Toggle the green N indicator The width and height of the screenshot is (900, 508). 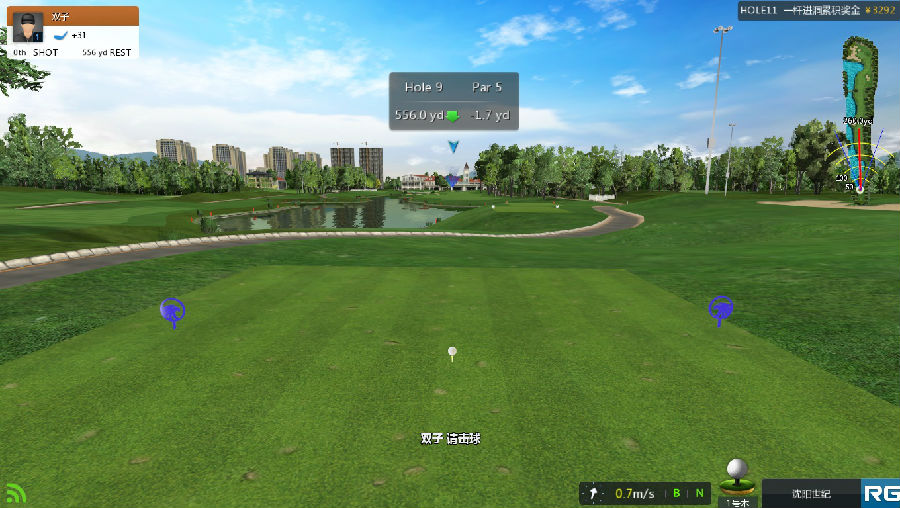pyautogui.click(x=700, y=493)
